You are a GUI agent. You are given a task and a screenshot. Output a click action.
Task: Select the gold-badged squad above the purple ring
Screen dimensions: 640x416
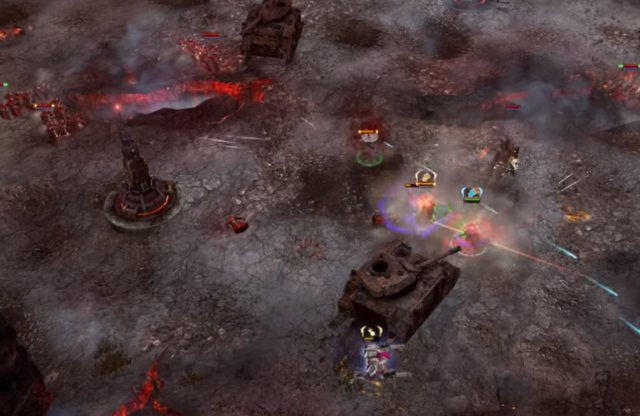424,178
